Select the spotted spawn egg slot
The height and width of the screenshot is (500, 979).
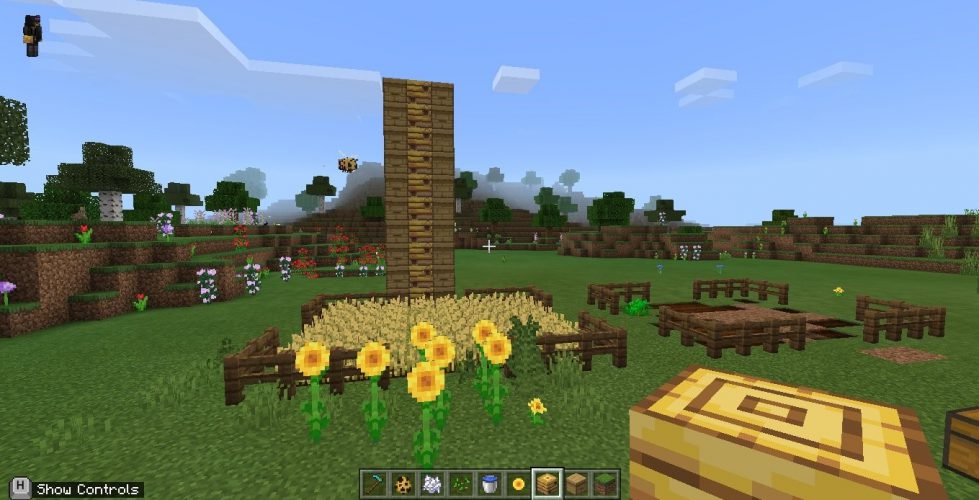click(x=403, y=484)
